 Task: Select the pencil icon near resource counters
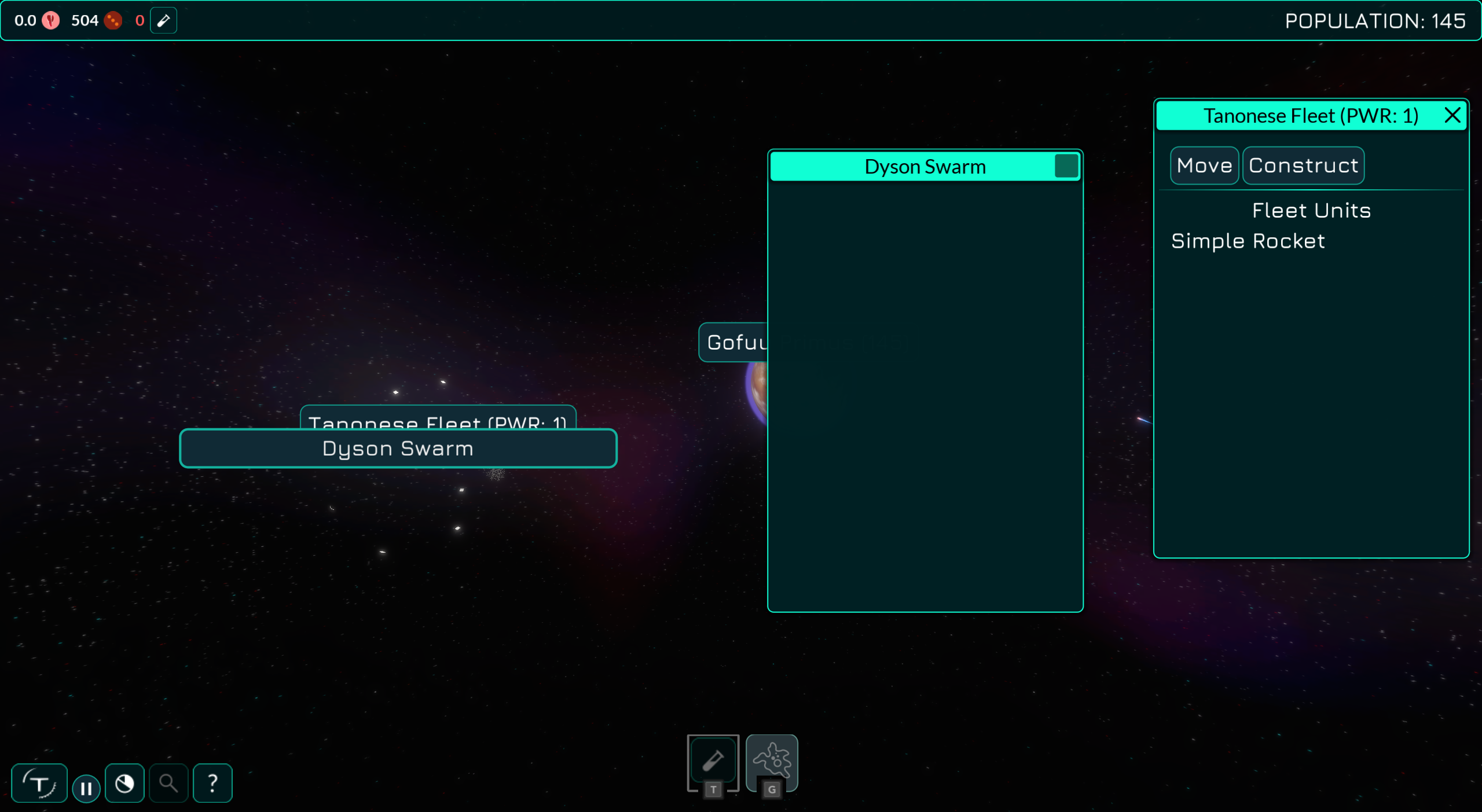coord(163,20)
